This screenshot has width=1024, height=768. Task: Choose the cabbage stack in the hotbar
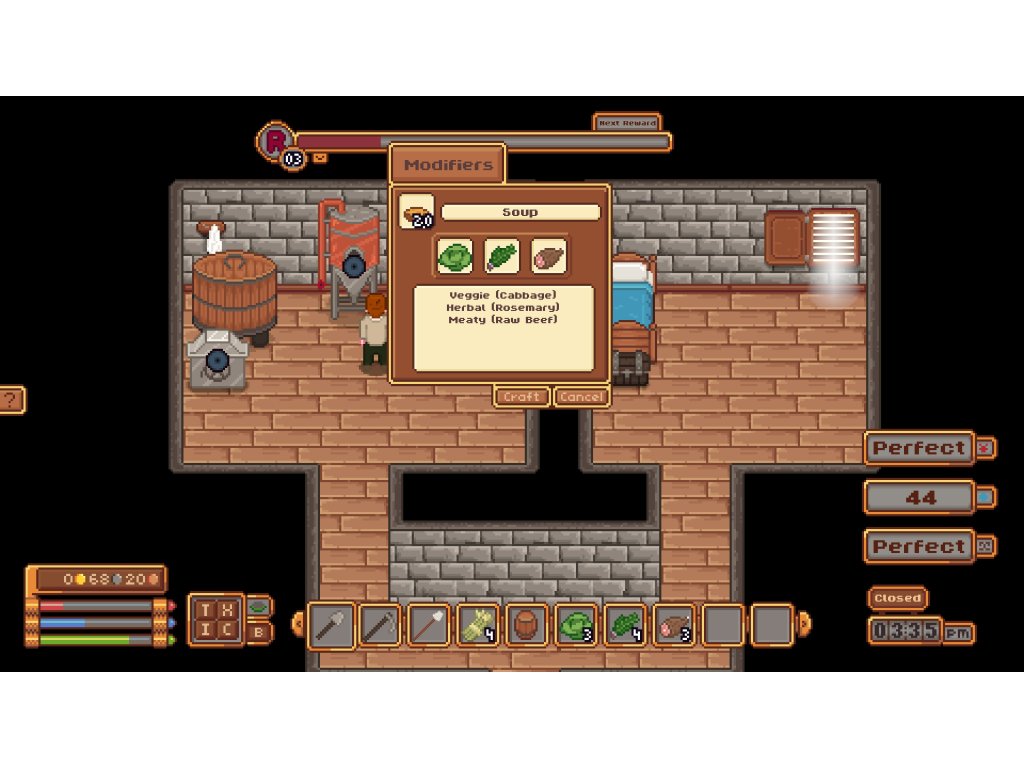(x=576, y=626)
